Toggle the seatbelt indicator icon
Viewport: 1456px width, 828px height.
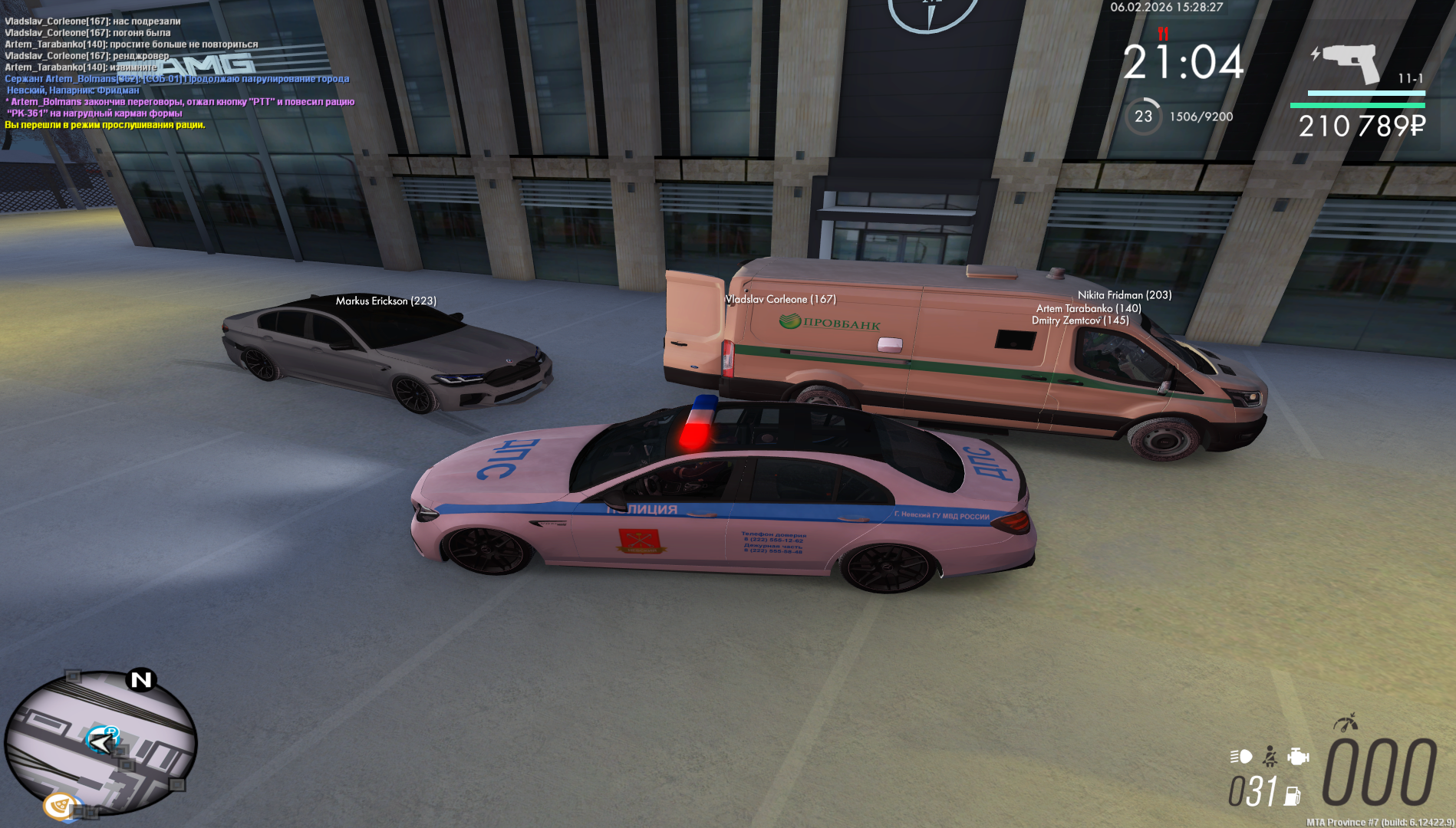click(x=1270, y=757)
